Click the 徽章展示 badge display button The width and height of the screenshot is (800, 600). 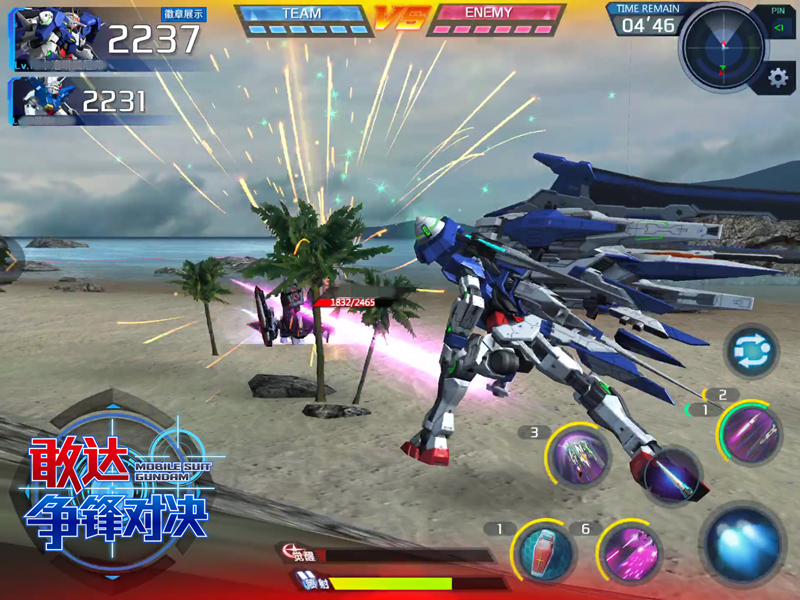coord(182,15)
